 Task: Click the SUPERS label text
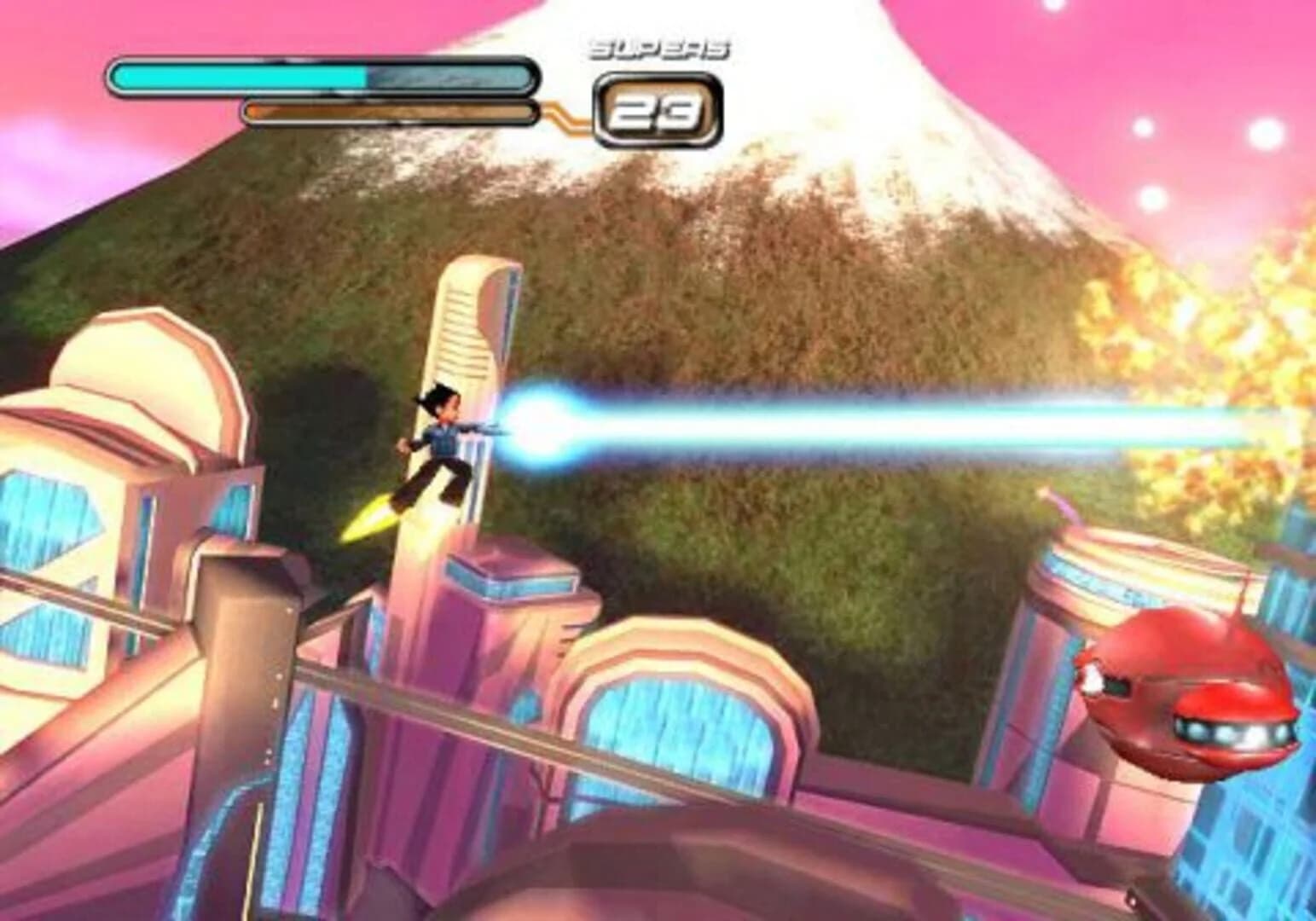(659, 47)
